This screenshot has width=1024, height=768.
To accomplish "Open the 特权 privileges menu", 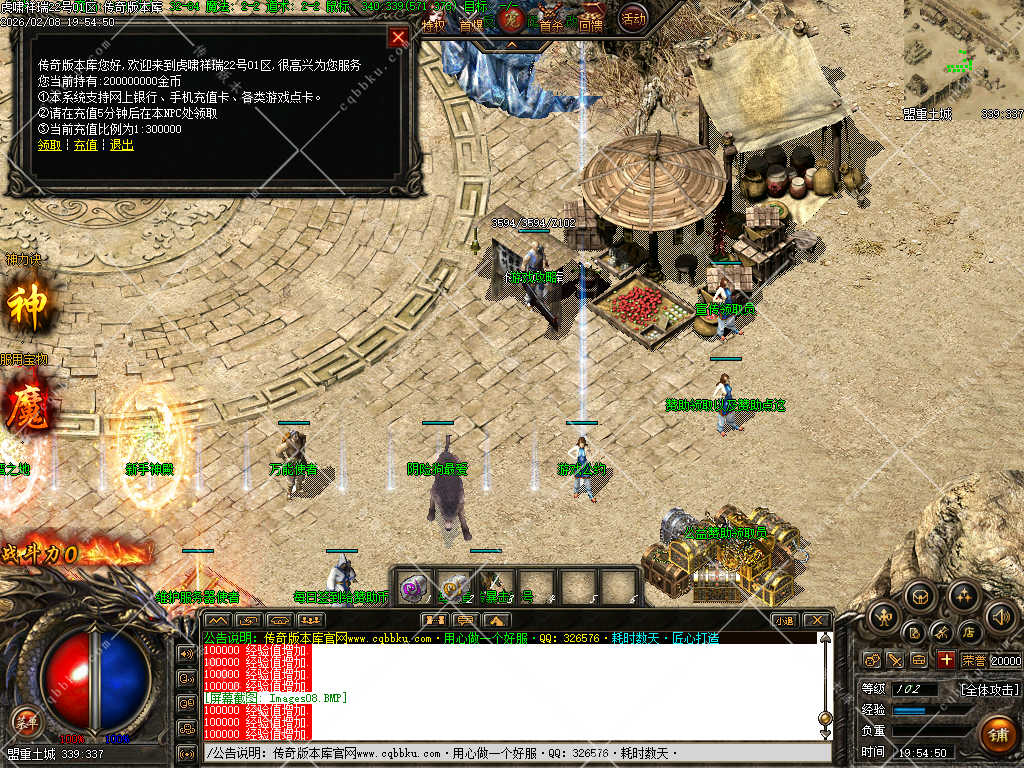I will [x=433, y=25].
